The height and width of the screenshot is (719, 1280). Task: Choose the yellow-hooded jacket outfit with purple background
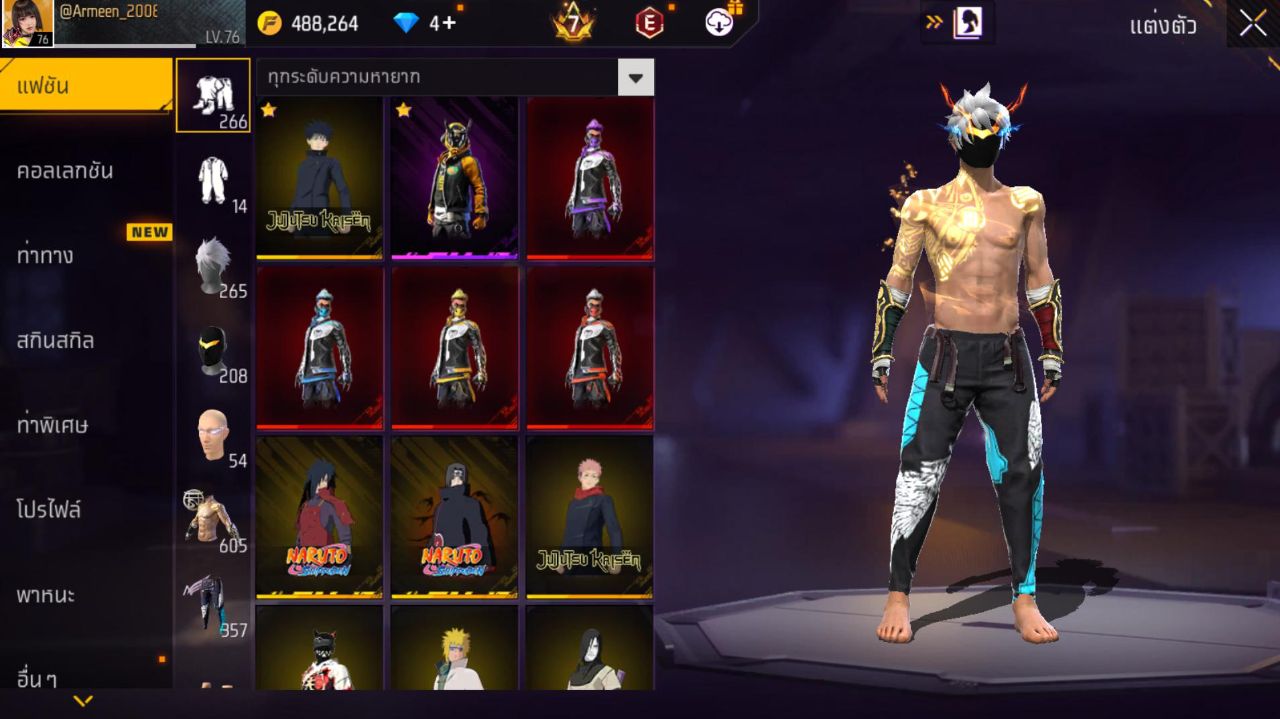click(x=454, y=178)
